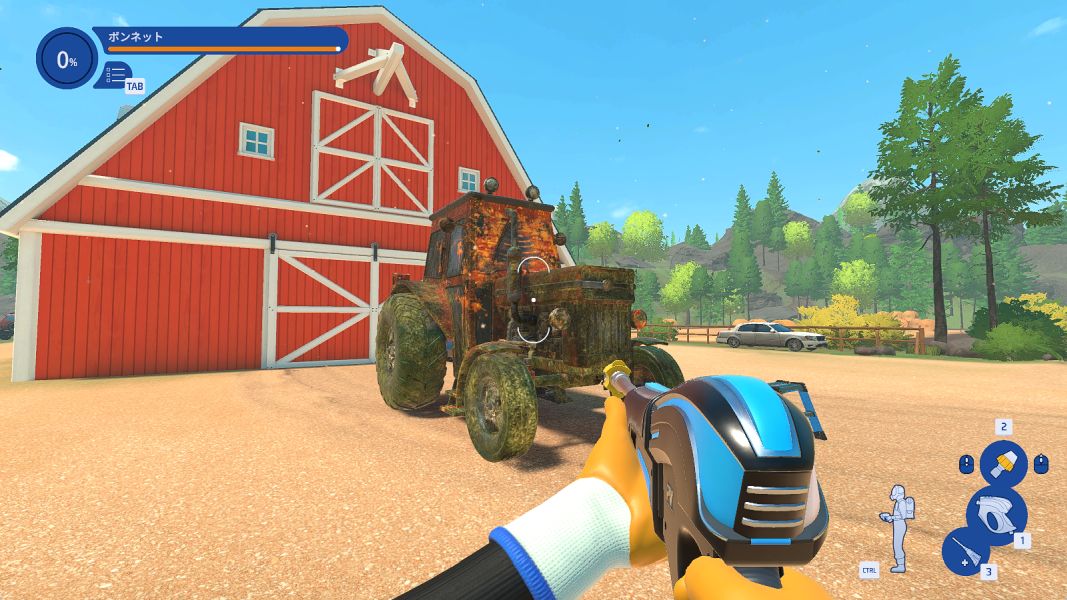Toggle the standing character stance icon

(898, 527)
